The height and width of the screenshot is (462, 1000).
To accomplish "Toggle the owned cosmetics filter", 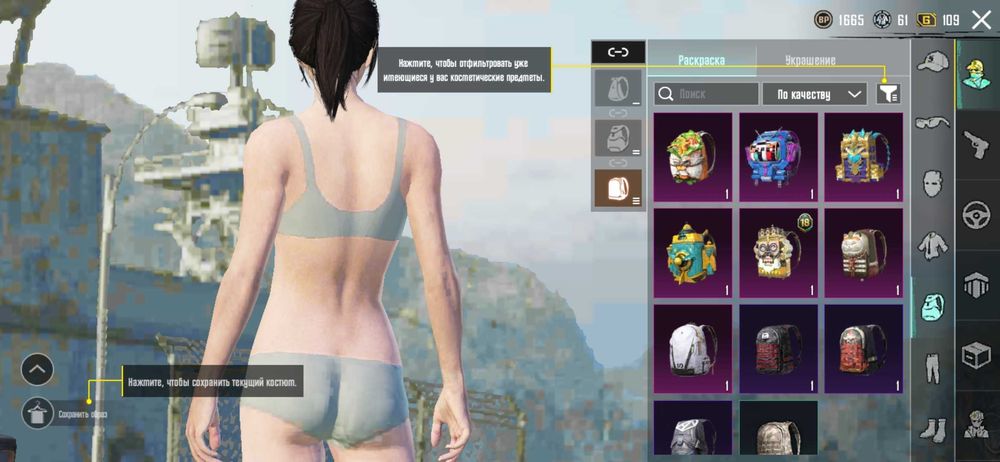I will pyautogui.click(x=888, y=94).
